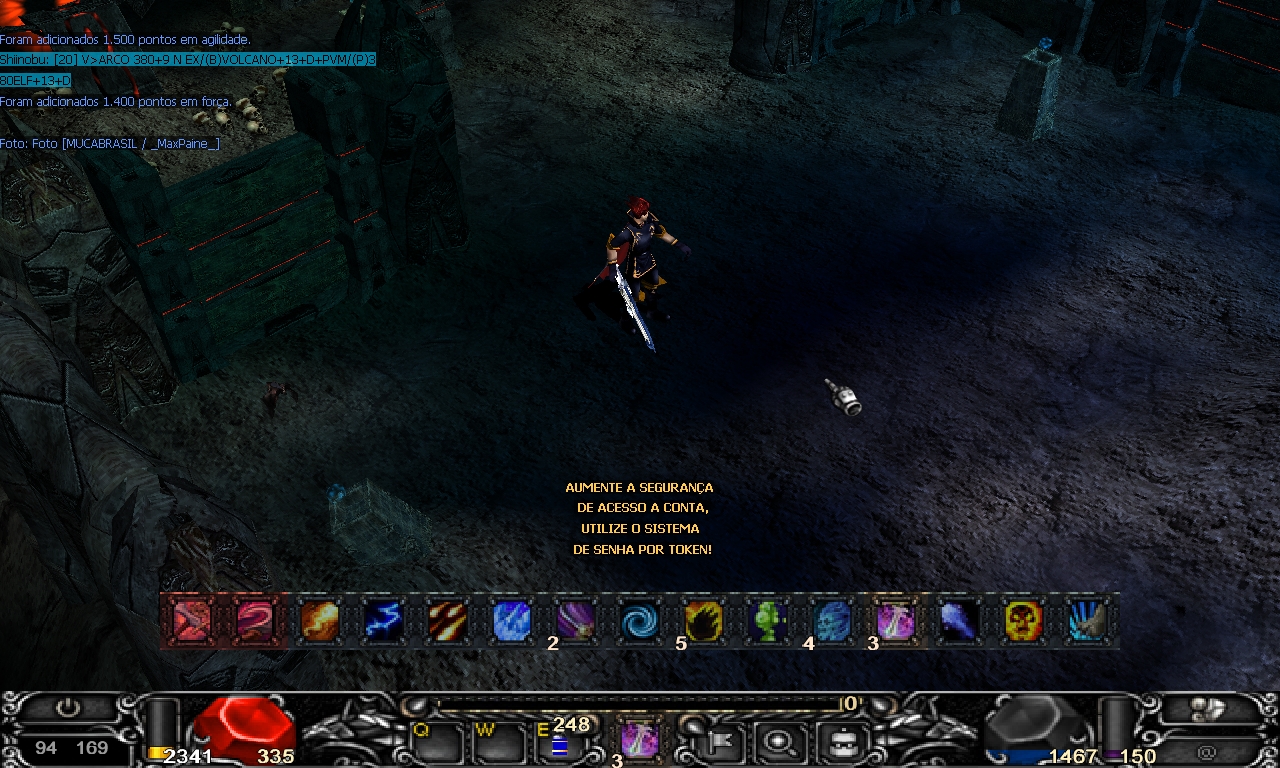Activate the blue ice shard skill
The height and width of the screenshot is (768, 1280).
pyautogui.click(x=511, y=621)
